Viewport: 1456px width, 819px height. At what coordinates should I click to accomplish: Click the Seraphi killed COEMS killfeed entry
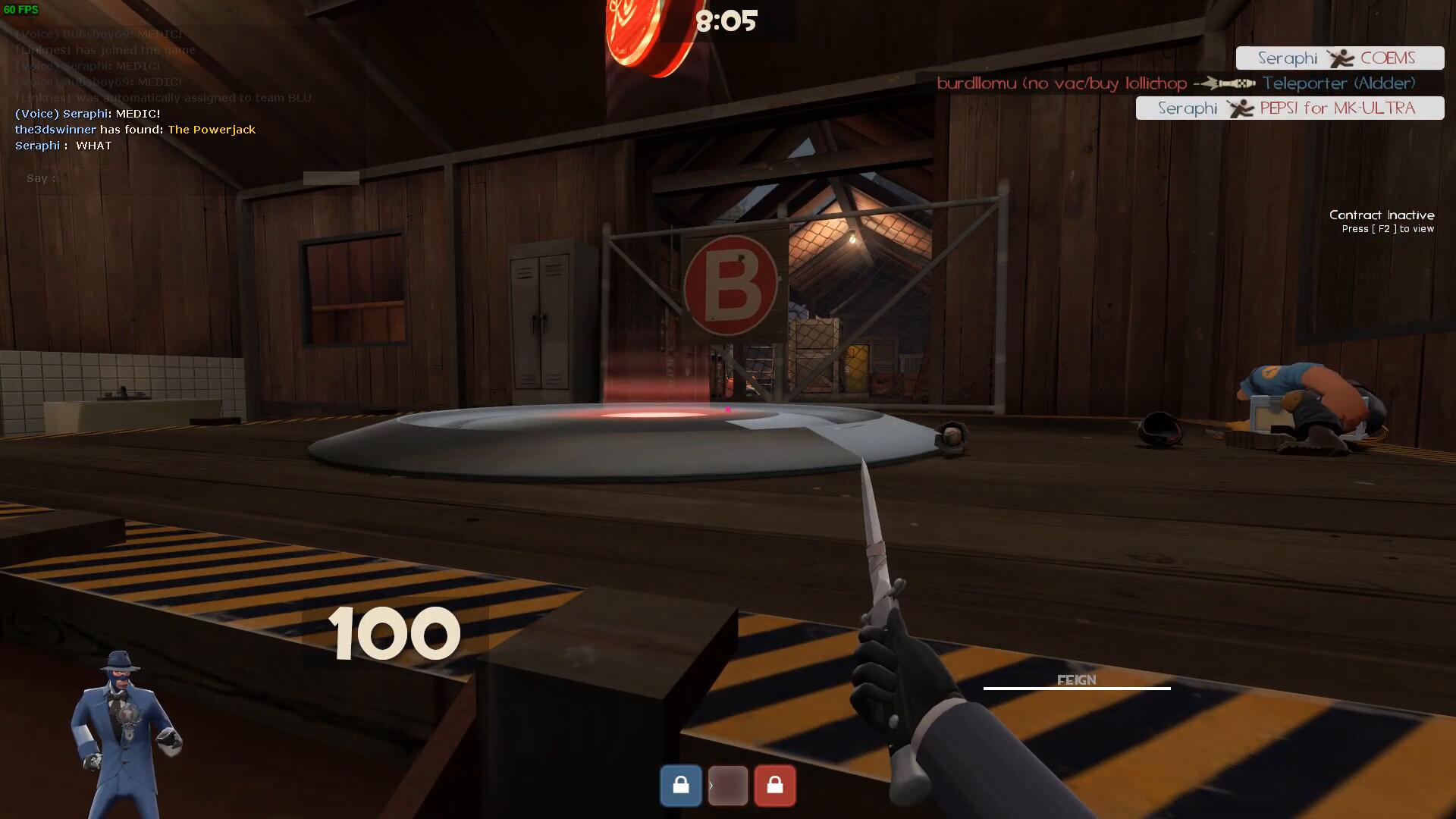(1339, 58)
